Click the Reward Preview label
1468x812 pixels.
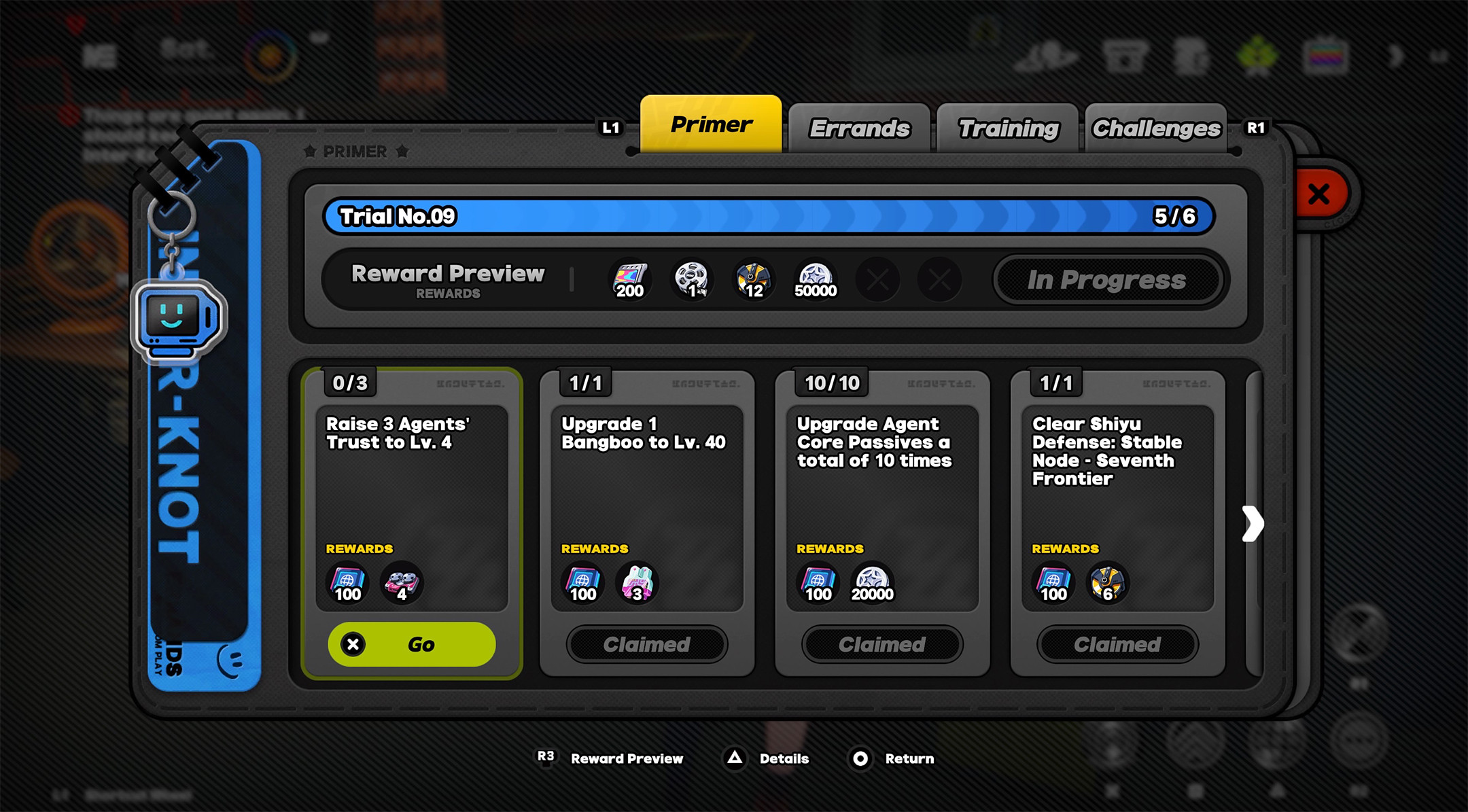[x=448, y=279]
